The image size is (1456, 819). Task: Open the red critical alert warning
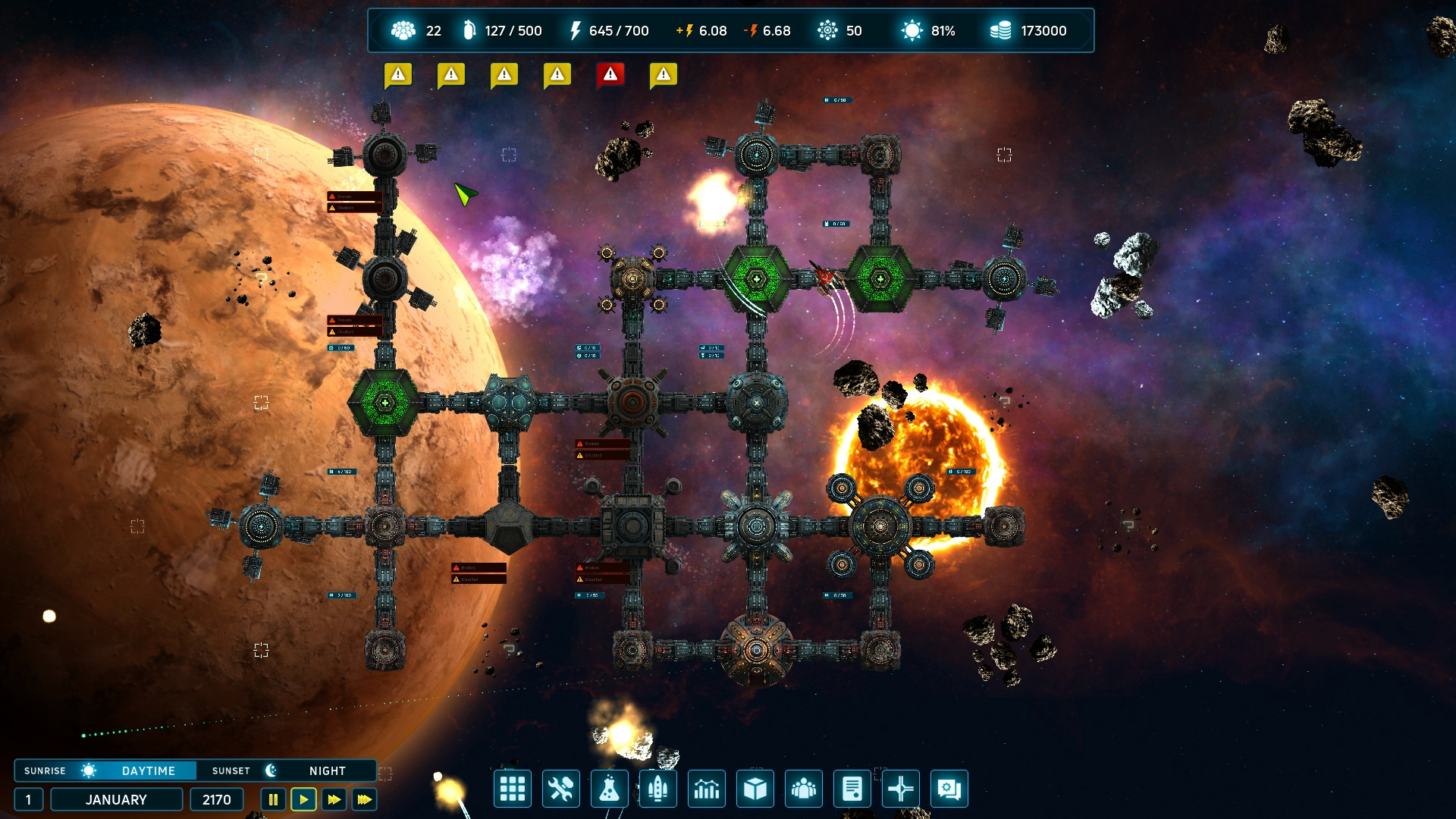tap(611, 74)
